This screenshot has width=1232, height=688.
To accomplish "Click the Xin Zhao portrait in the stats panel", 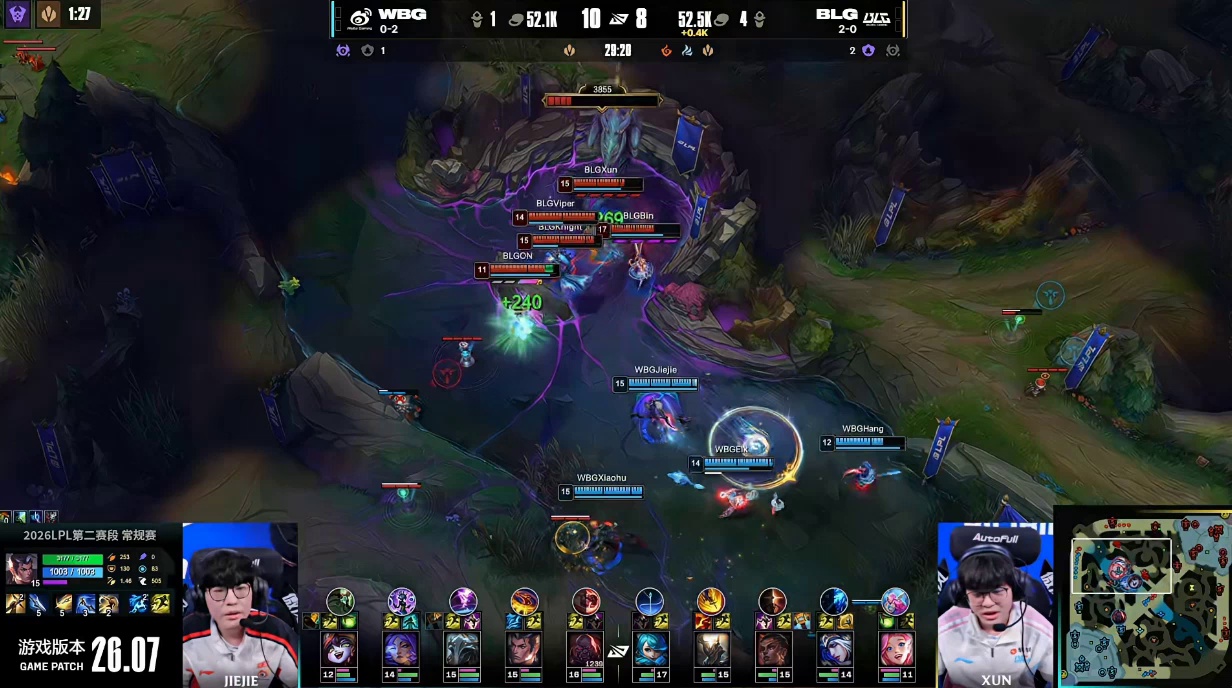I will 21,568.
